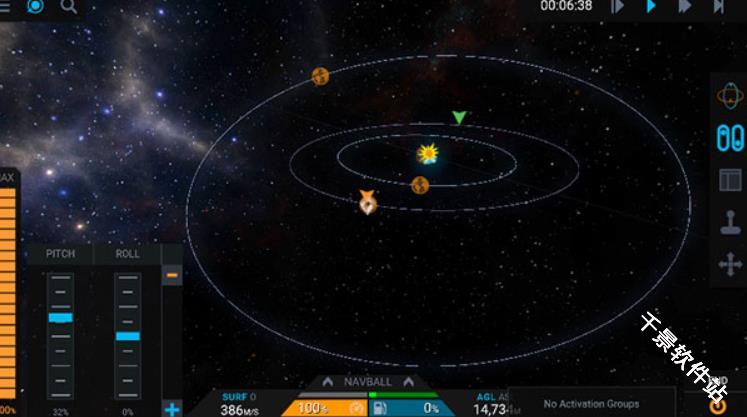Image resolution: width=747 pixels, height=417 pixels.
Task: Open the magnifying glass search
Action: click(68, 6)
